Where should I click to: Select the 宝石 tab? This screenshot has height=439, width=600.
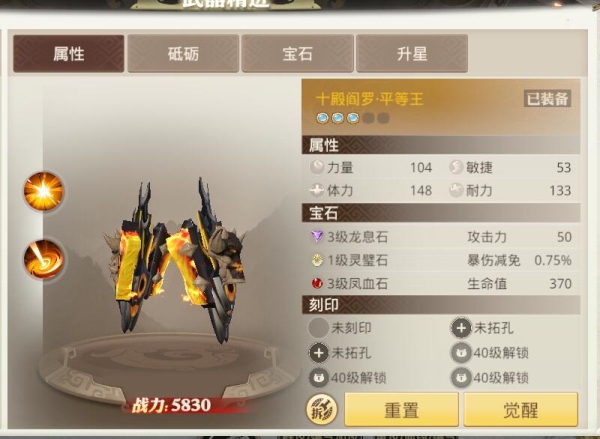click(x=297, y=54)
